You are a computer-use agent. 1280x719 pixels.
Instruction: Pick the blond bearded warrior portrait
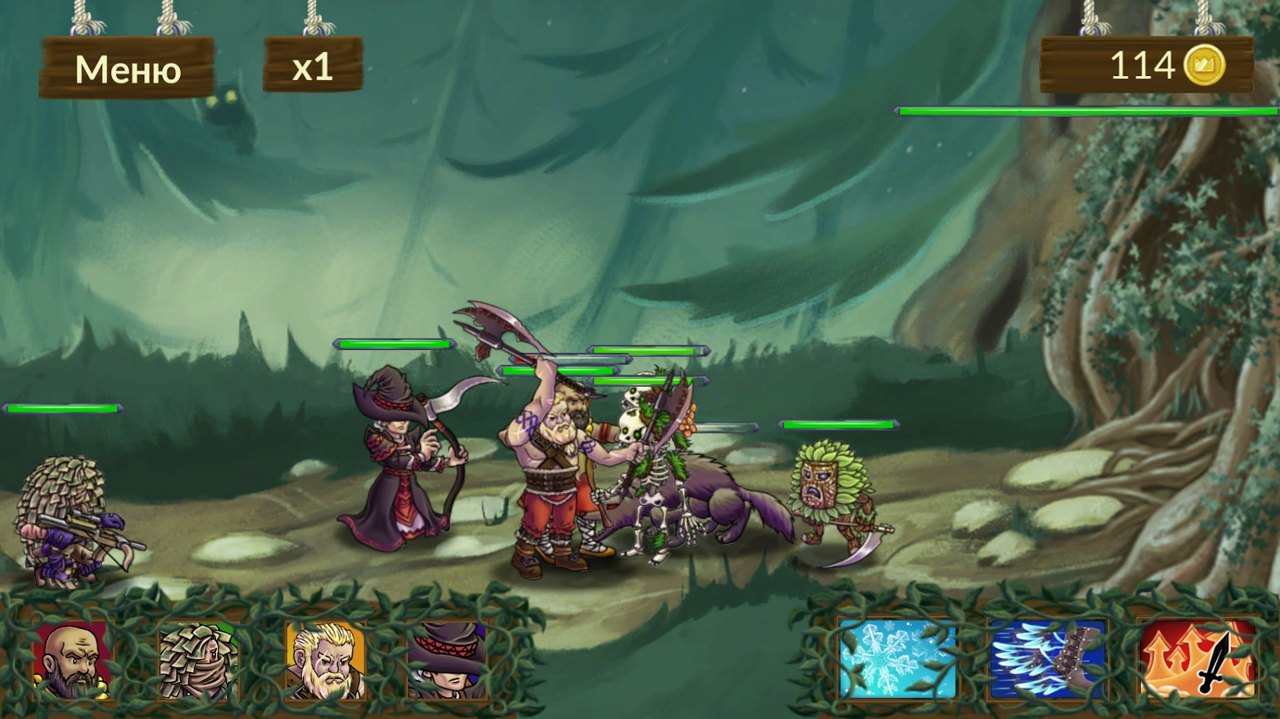click(324, 660)
